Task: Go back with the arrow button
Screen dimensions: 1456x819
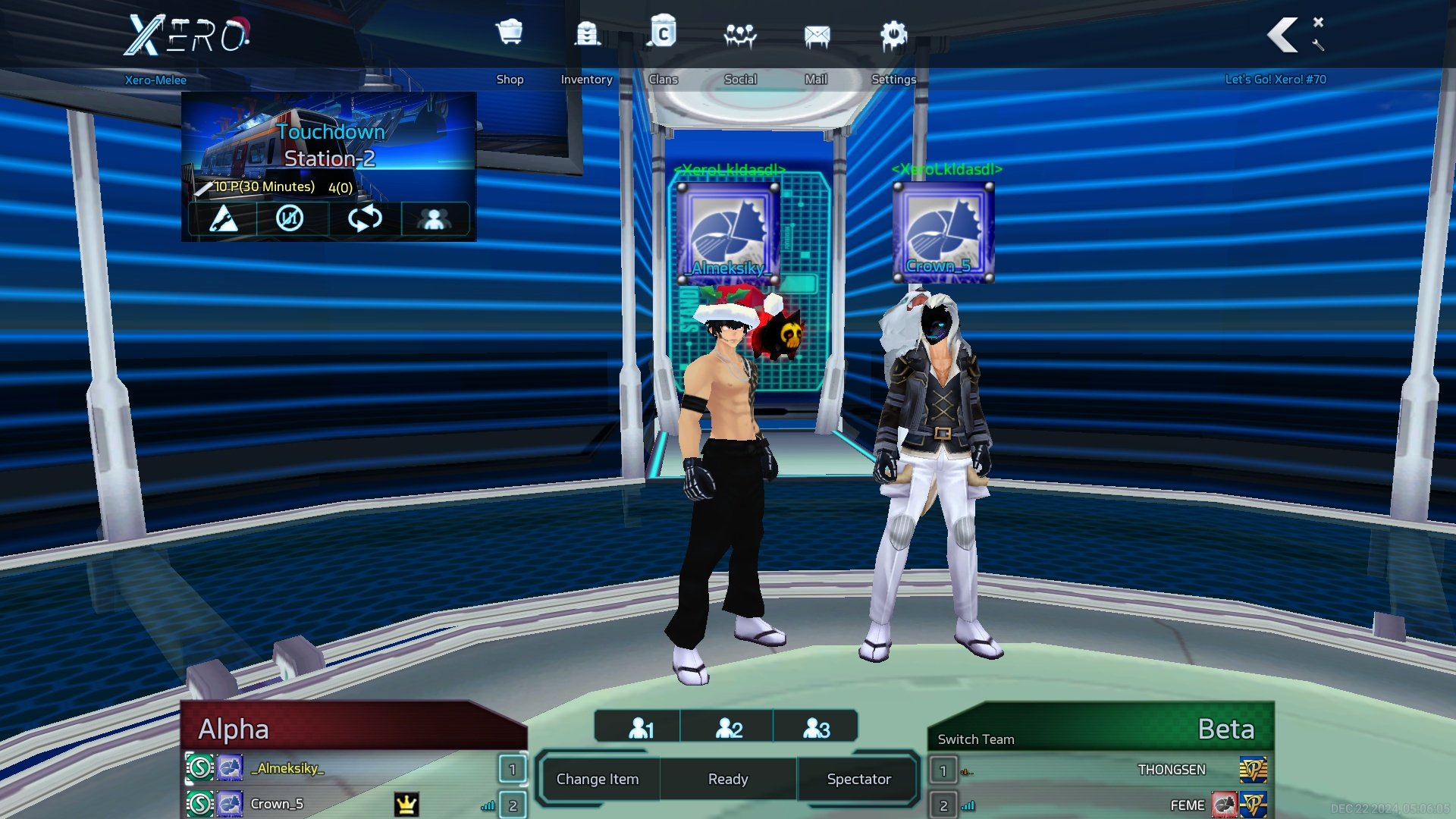Action: pyautogui.click(x=1283, y=35)
